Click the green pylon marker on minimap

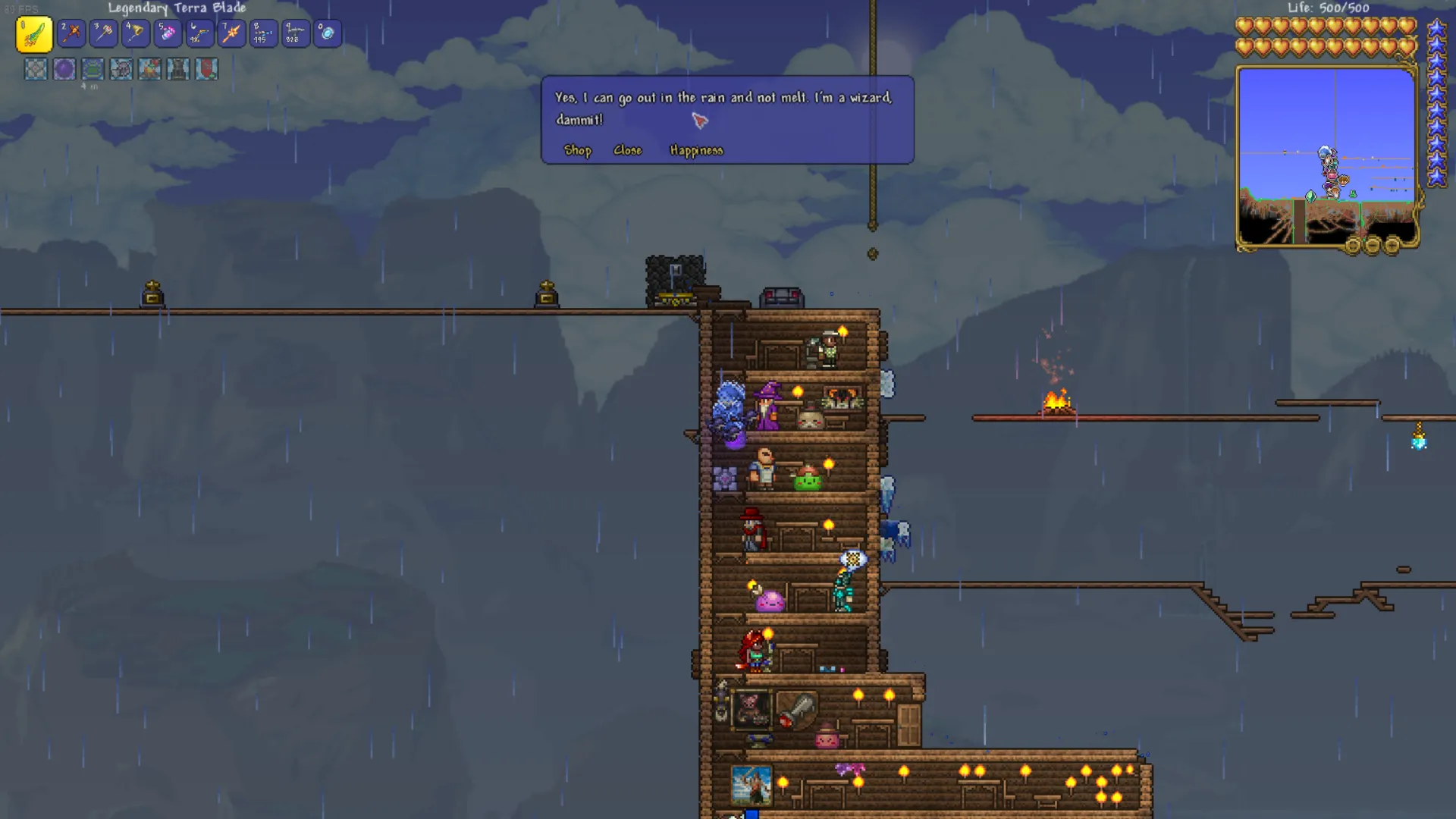1310,196
